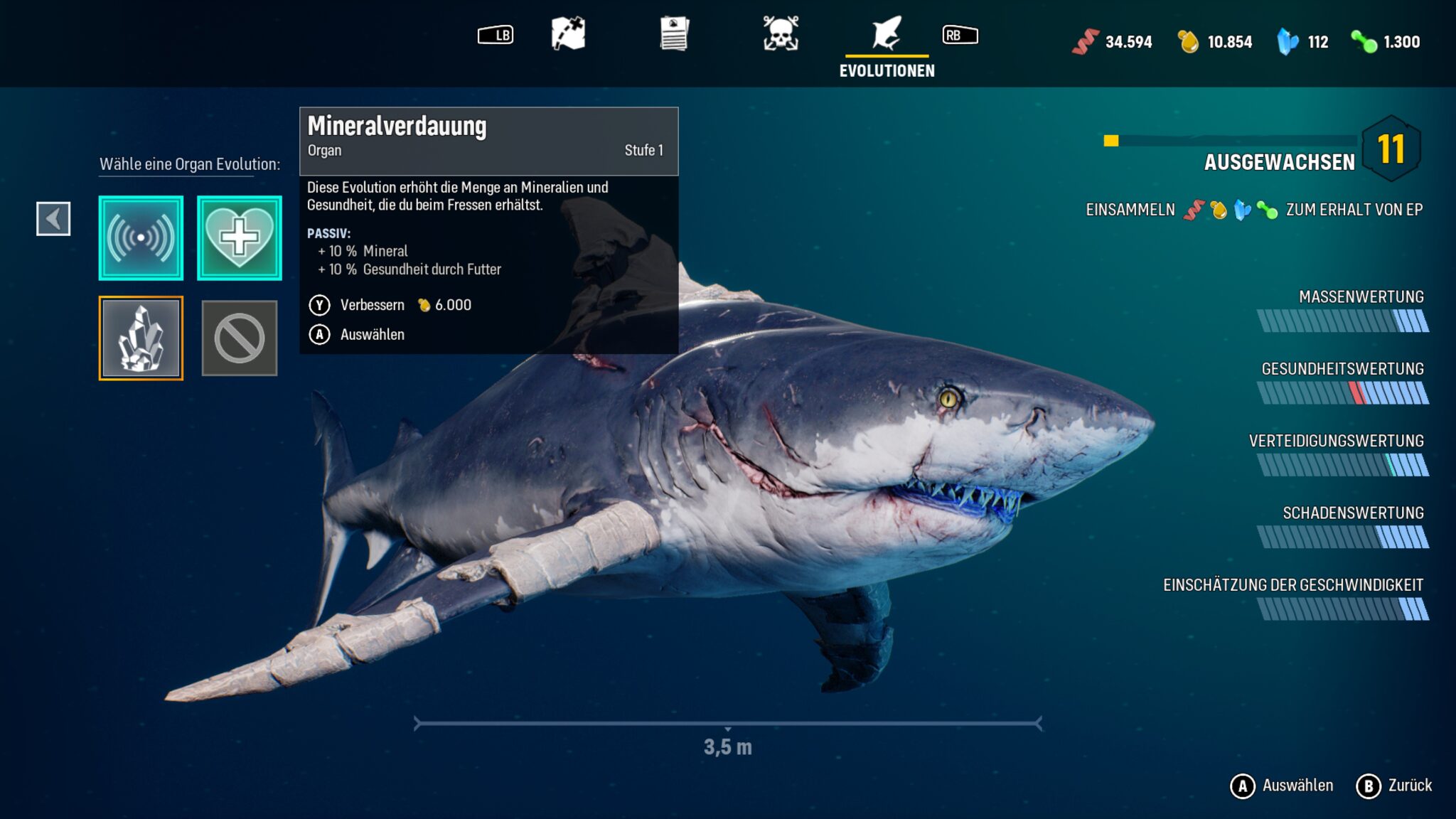Click Auswählen in the Mineralverdauung tooltip
This screenshot has width=1456, height=819.
tap(372, 334)
